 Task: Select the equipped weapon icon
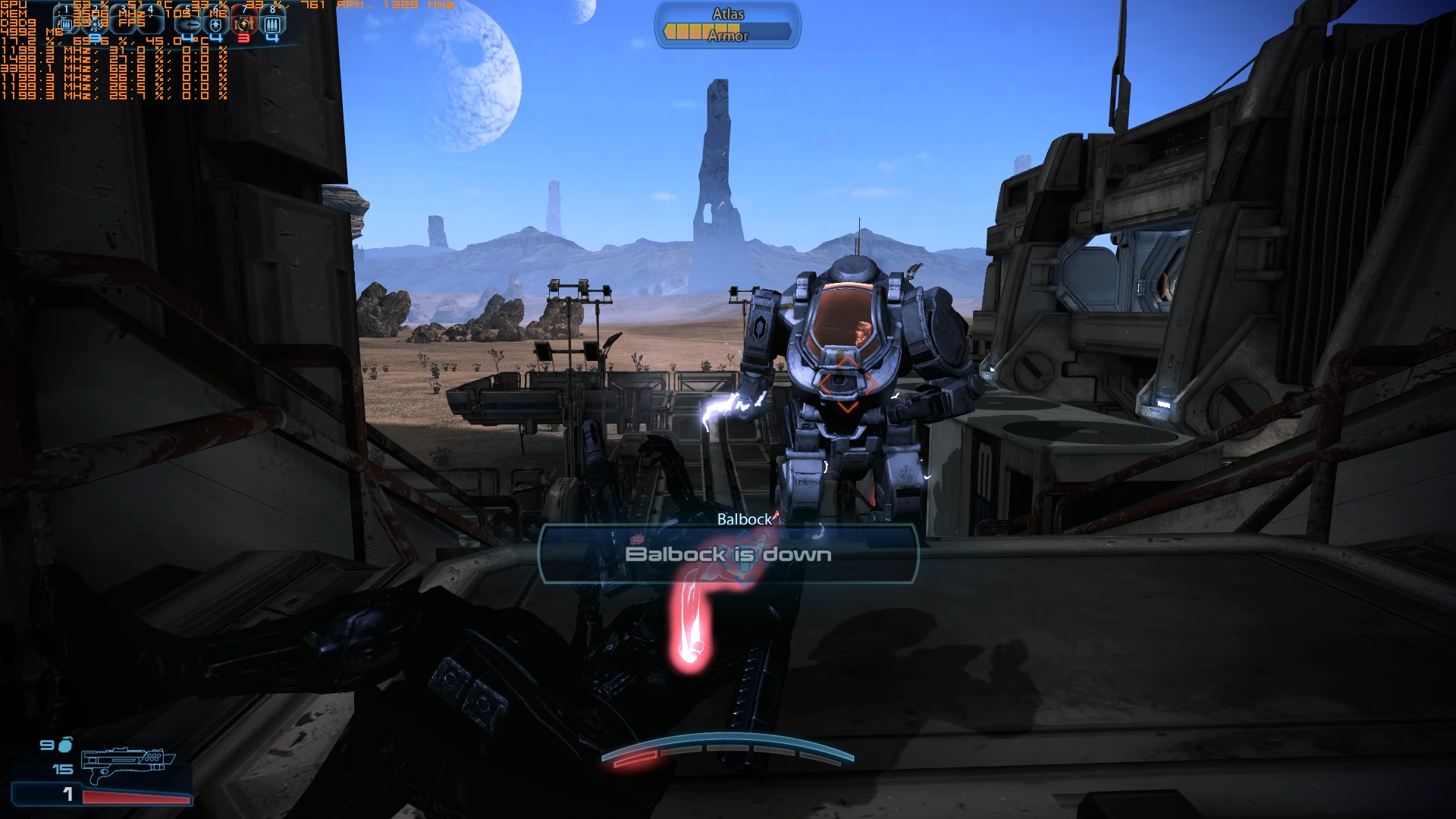click(127, 763)
